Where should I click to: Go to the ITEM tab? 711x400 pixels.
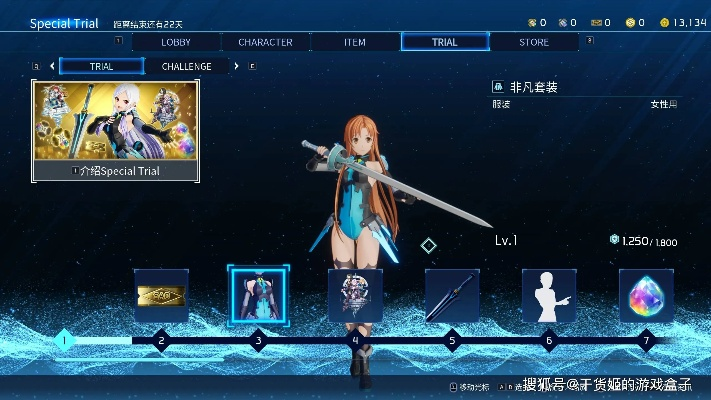tap(354, 42)
